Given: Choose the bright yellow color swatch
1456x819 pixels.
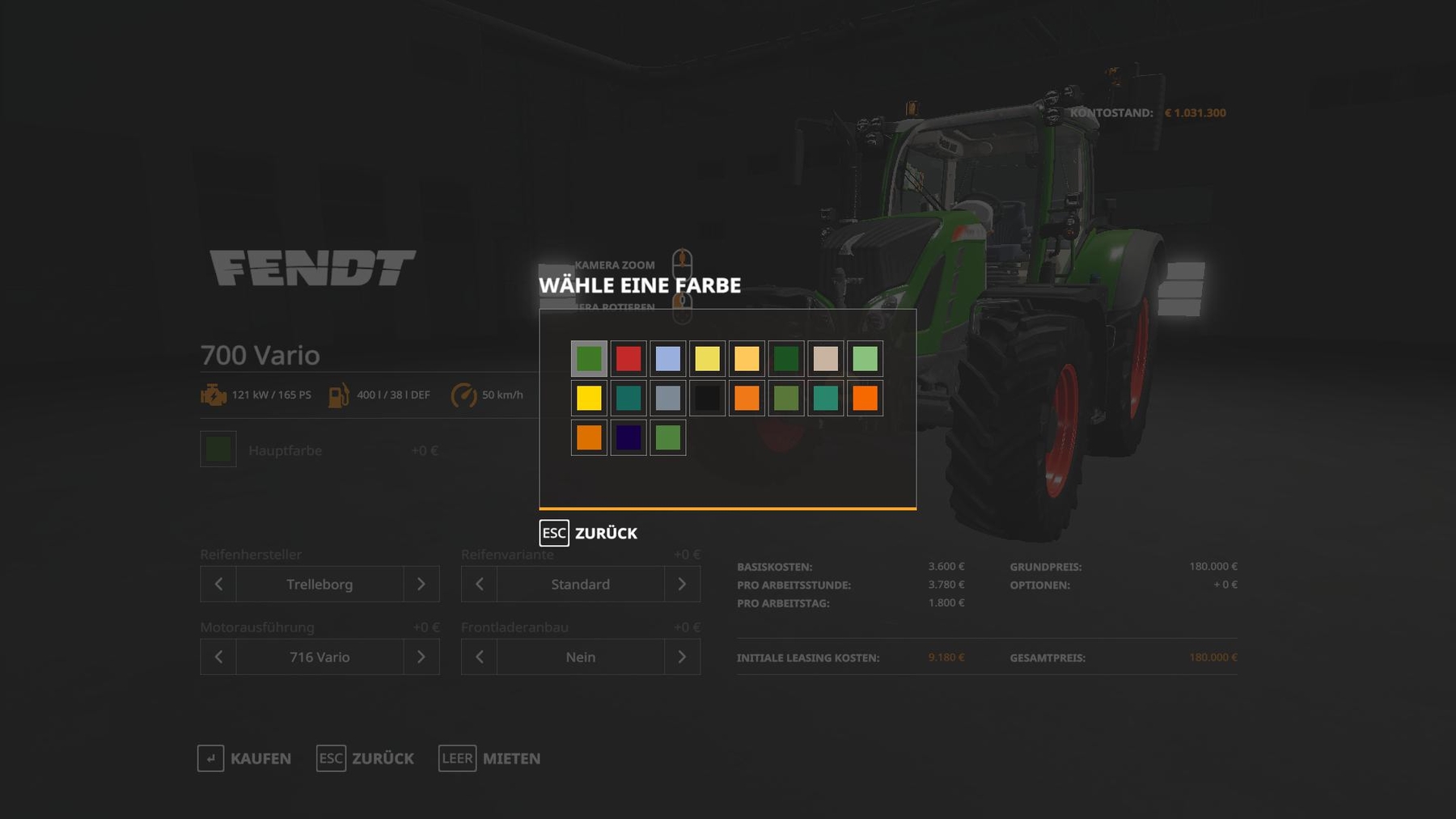Looking at the screenshot, I should [589, 398].
